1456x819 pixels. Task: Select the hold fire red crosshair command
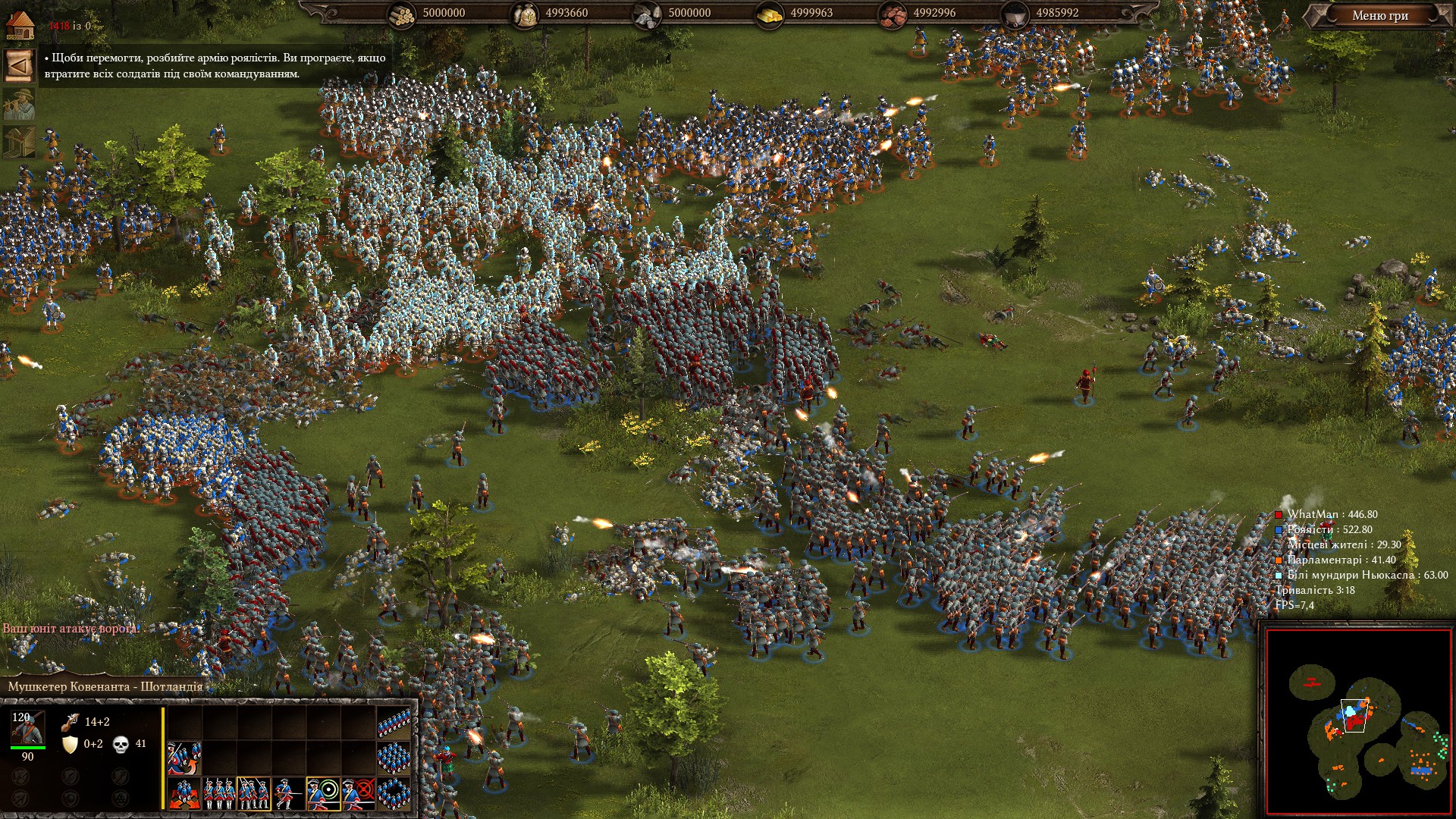coord(359,793)
